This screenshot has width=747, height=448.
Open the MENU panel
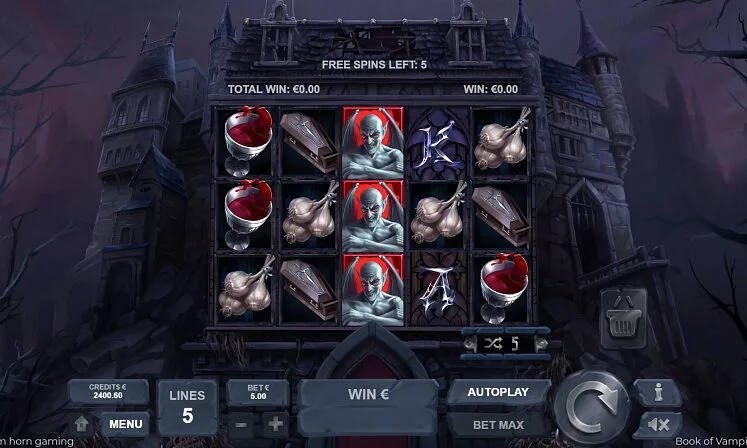125,423
